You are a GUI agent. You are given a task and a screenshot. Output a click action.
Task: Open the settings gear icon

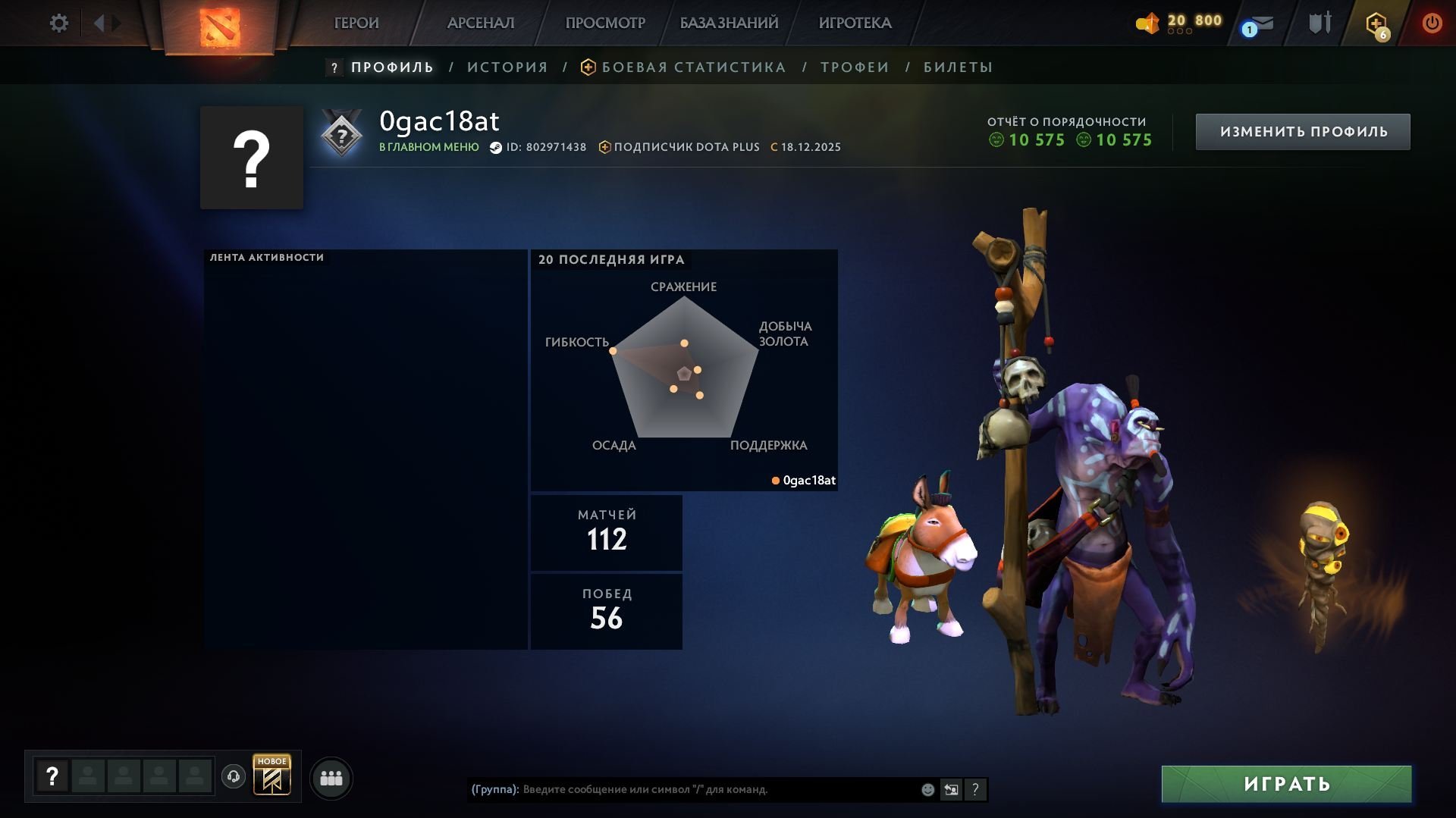tap(59, 23)
